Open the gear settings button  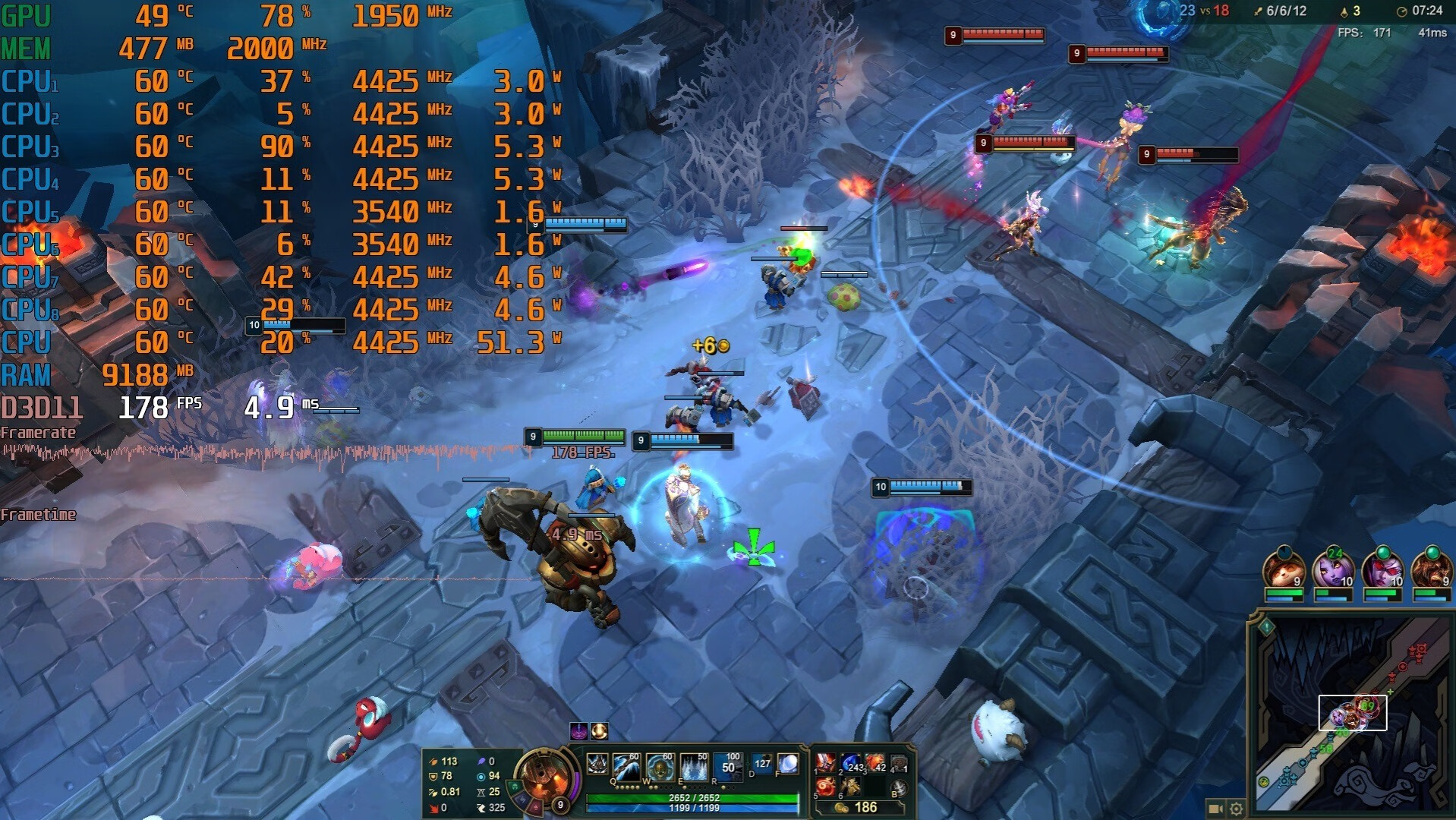(x=1237, y=809)
